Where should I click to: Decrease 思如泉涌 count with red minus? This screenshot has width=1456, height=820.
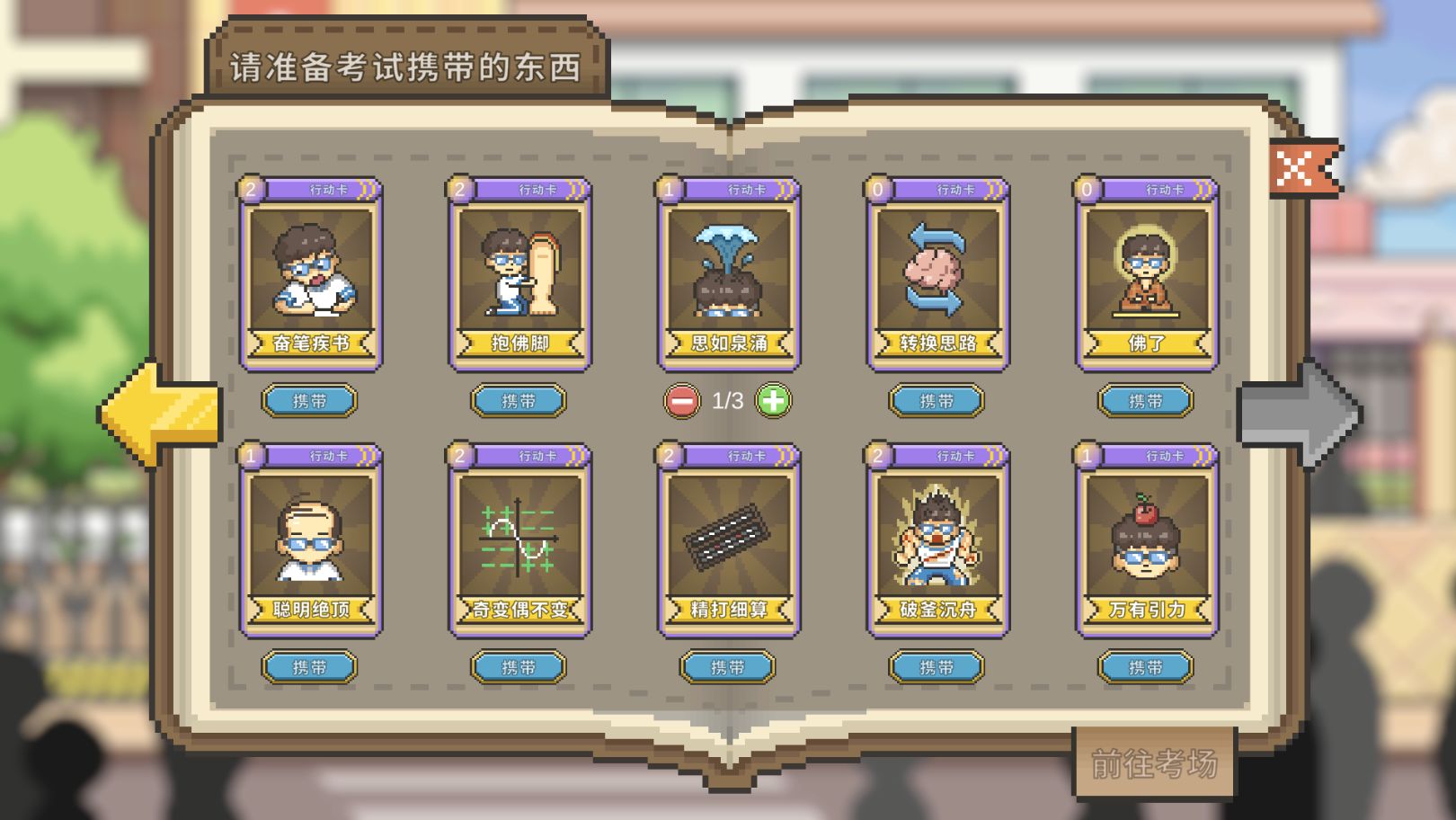[680, 401]
